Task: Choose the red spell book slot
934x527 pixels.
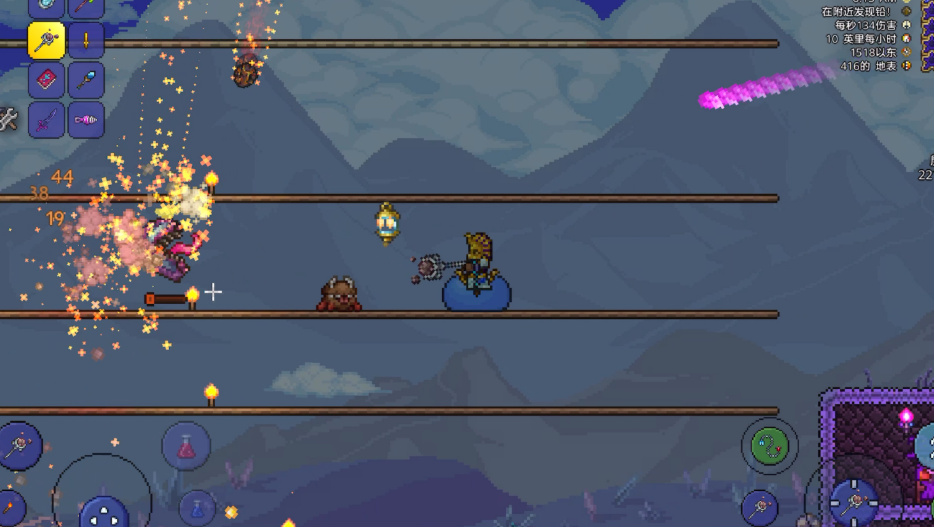Action: [46, 80]
